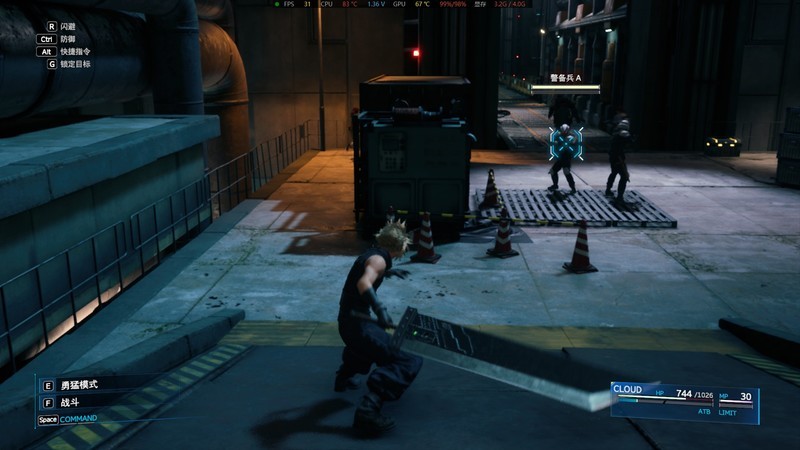800x450 pixels.
Task: Choose the 战斗 attack command
Action: point(72,403)
